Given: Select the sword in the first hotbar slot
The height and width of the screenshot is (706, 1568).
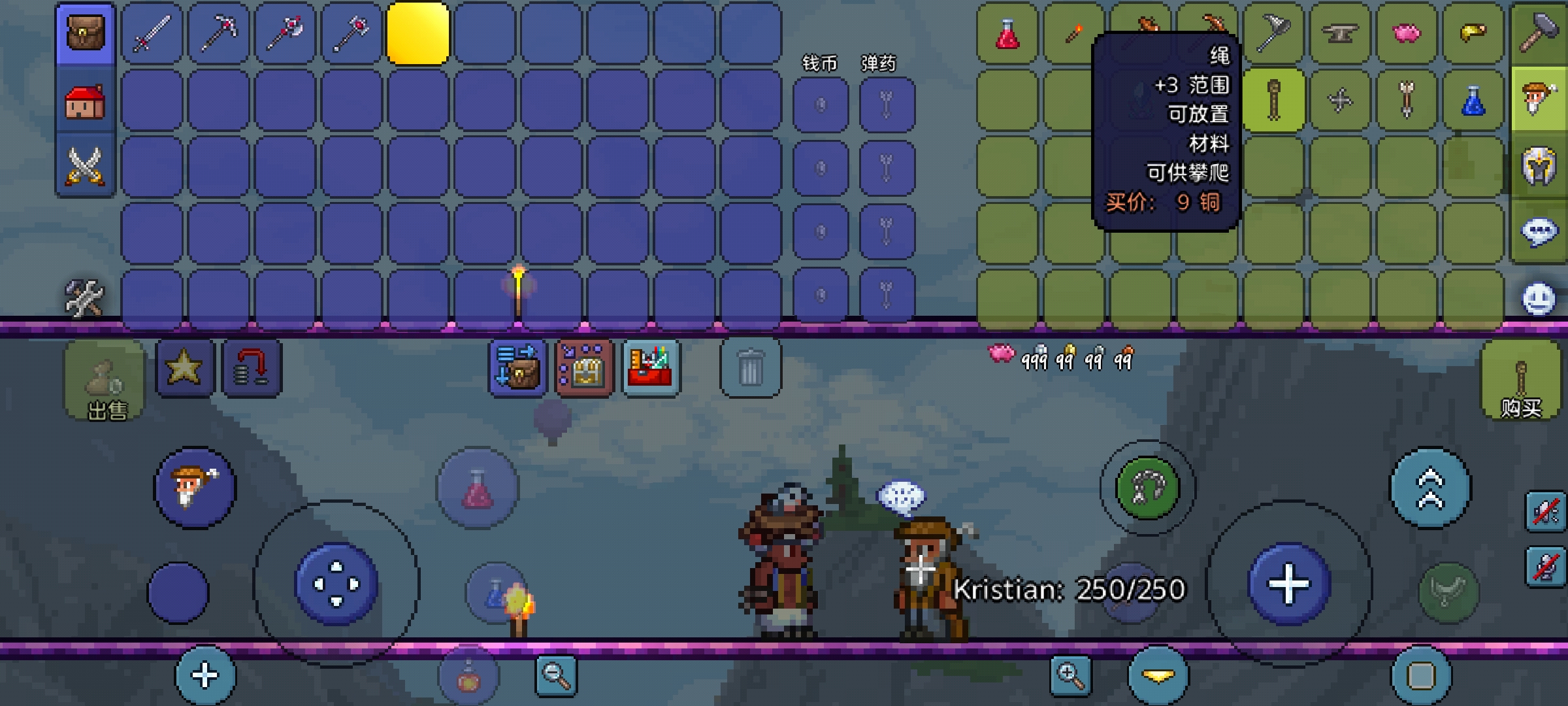Looking at the screenshot, I should pyautogui.click(x=152, y=33).
